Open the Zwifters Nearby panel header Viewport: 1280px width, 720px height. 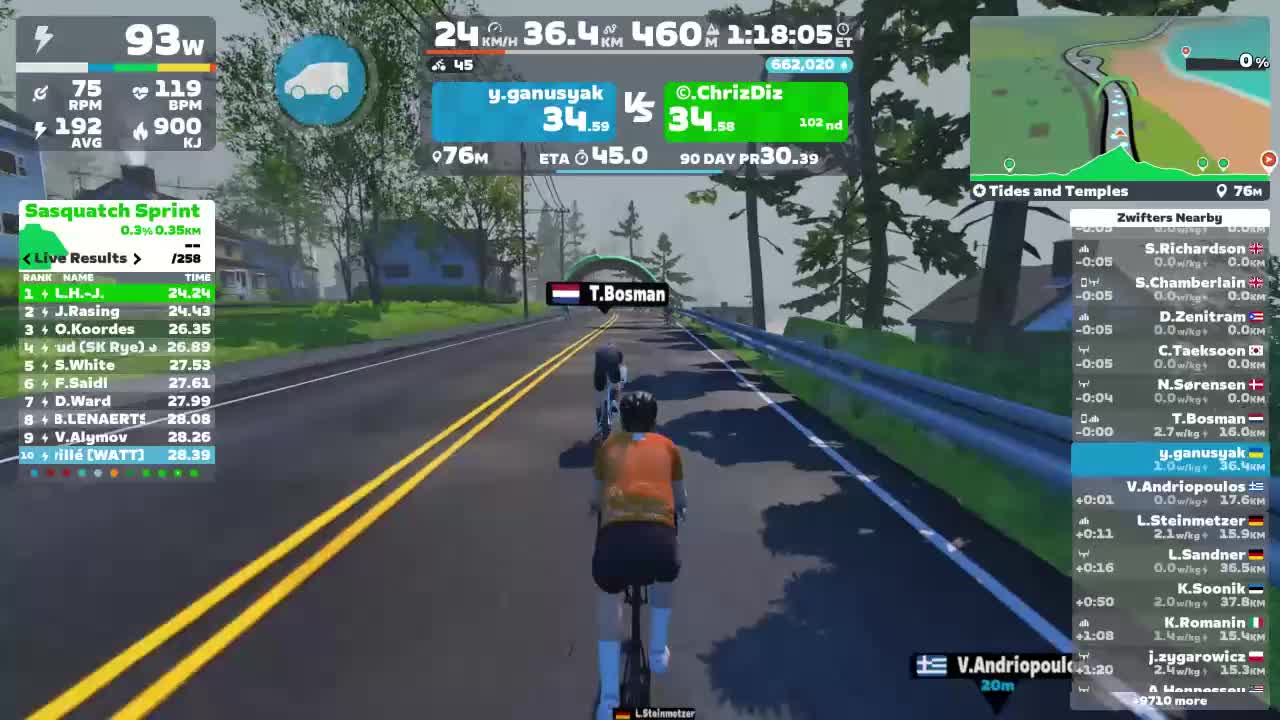[1170, 217]
